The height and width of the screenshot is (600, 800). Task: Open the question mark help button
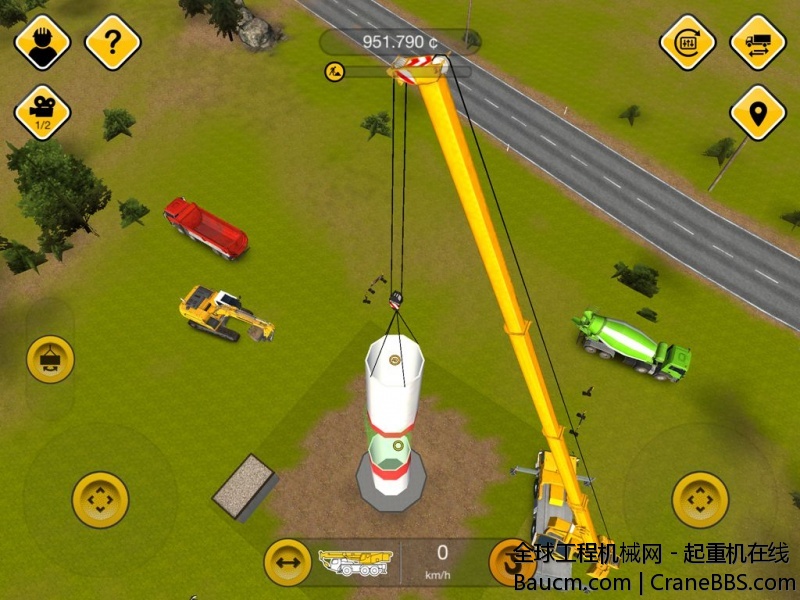(x=113, y=42)
